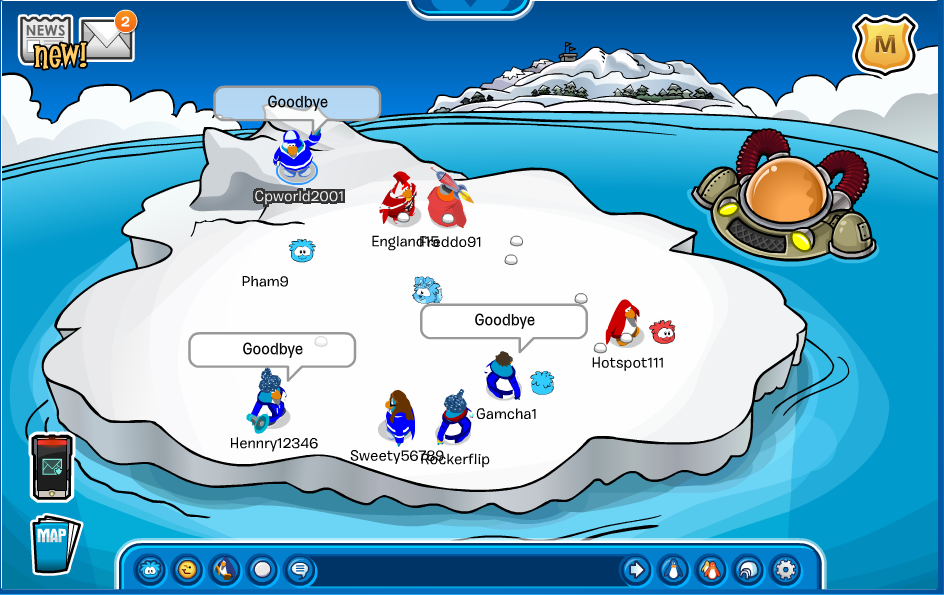This screenshot has height=595, width=944.
Task: Open the buddy list
Action: coord(710,570)
